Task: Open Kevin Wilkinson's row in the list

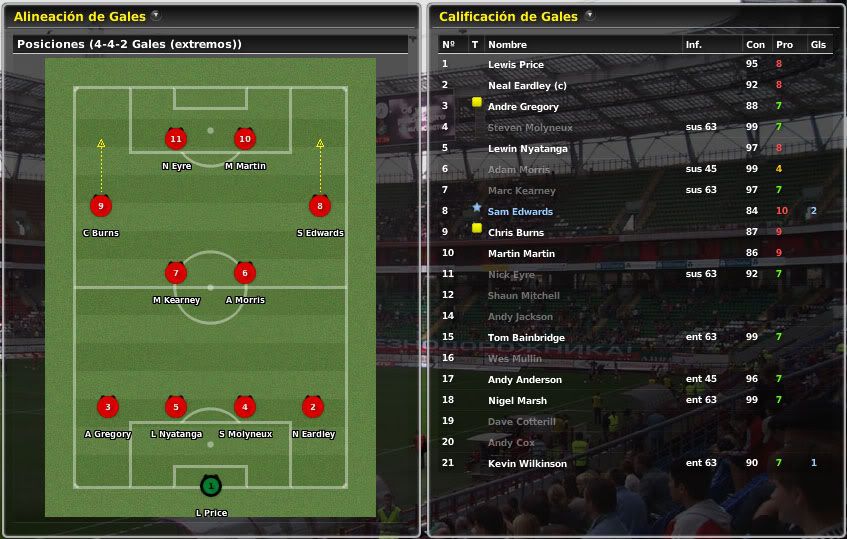Action: click(527, 464)
